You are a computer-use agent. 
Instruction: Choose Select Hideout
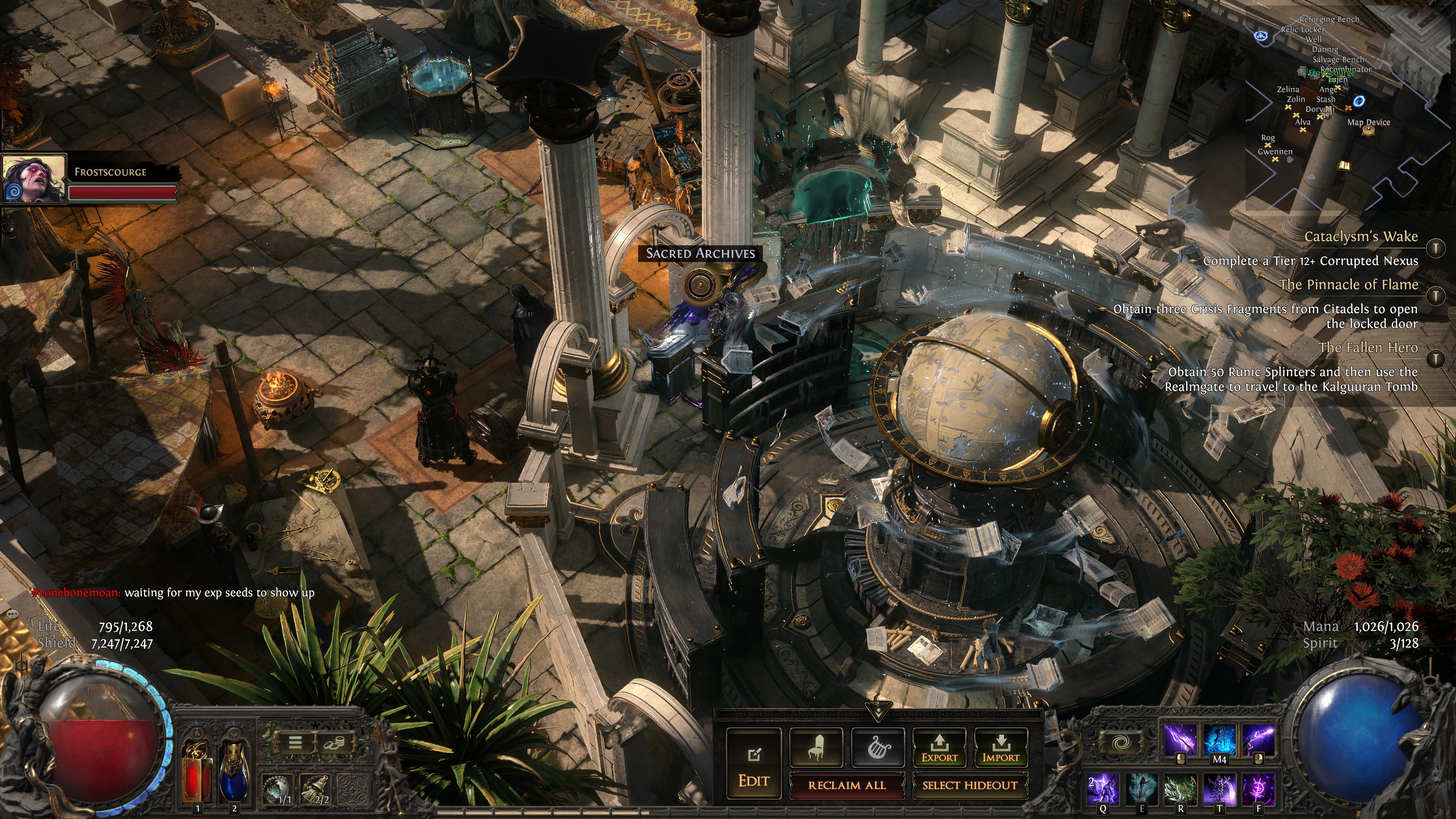[x=970, y=785]
